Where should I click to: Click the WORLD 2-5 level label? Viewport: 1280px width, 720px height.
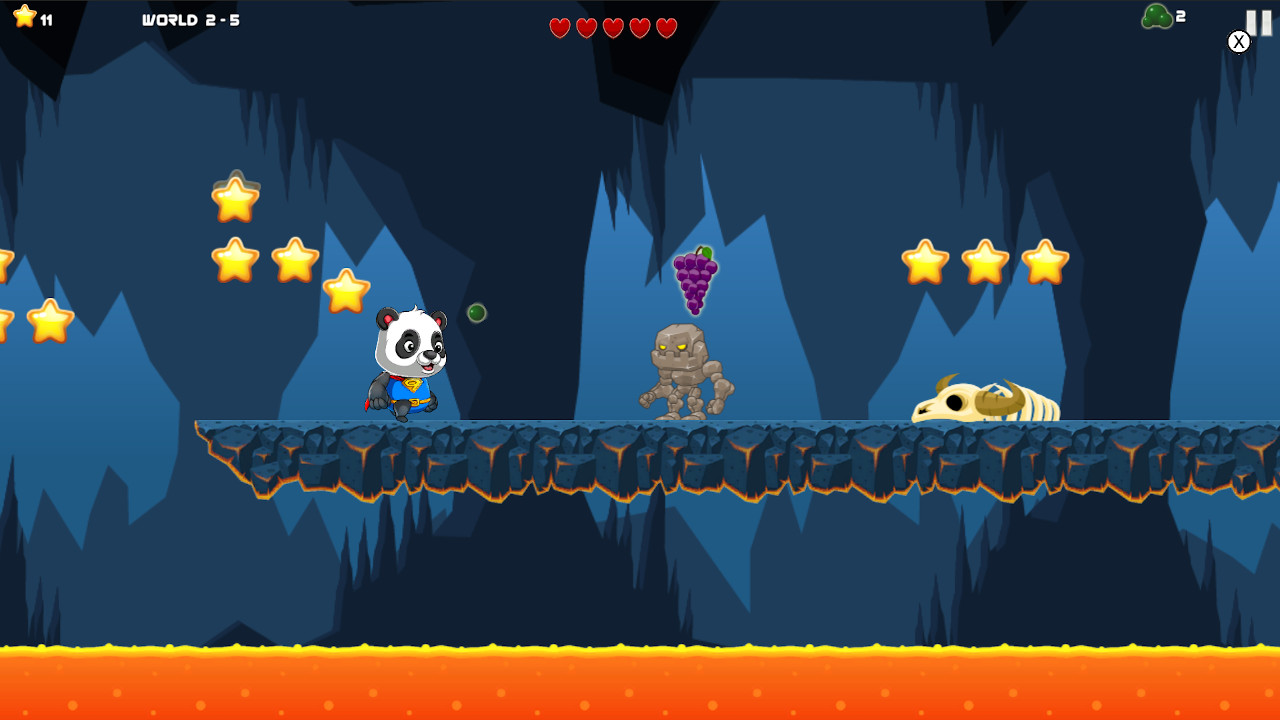(190, 19)
